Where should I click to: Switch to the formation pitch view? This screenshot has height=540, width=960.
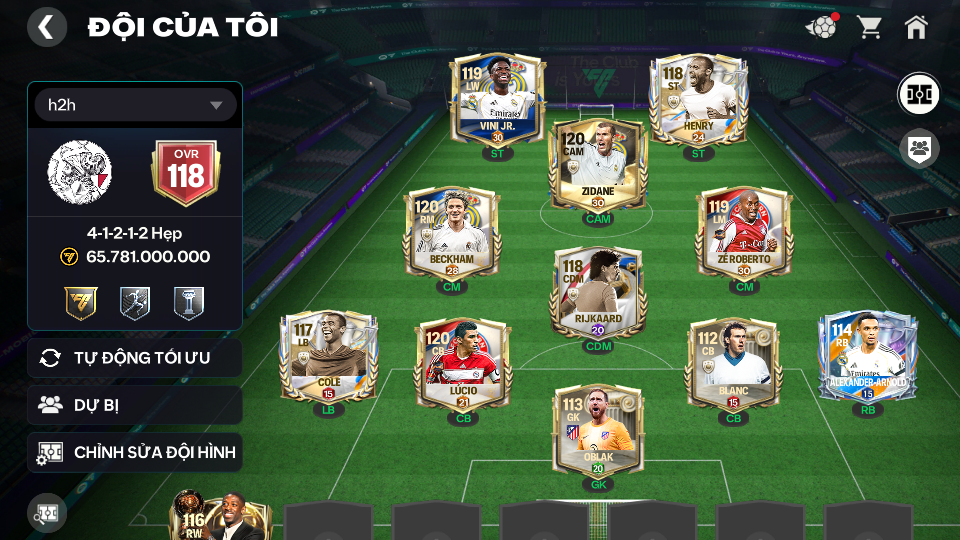tap(917, 92)
